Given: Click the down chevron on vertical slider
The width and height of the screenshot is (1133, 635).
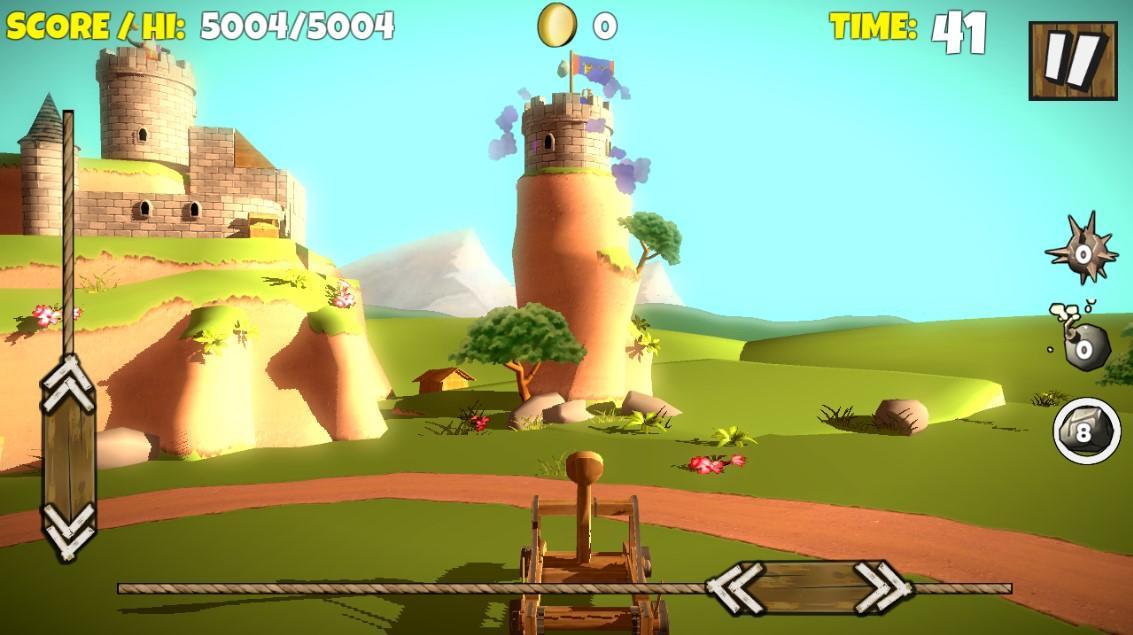Looking at the screenshot, I should 69,529.
